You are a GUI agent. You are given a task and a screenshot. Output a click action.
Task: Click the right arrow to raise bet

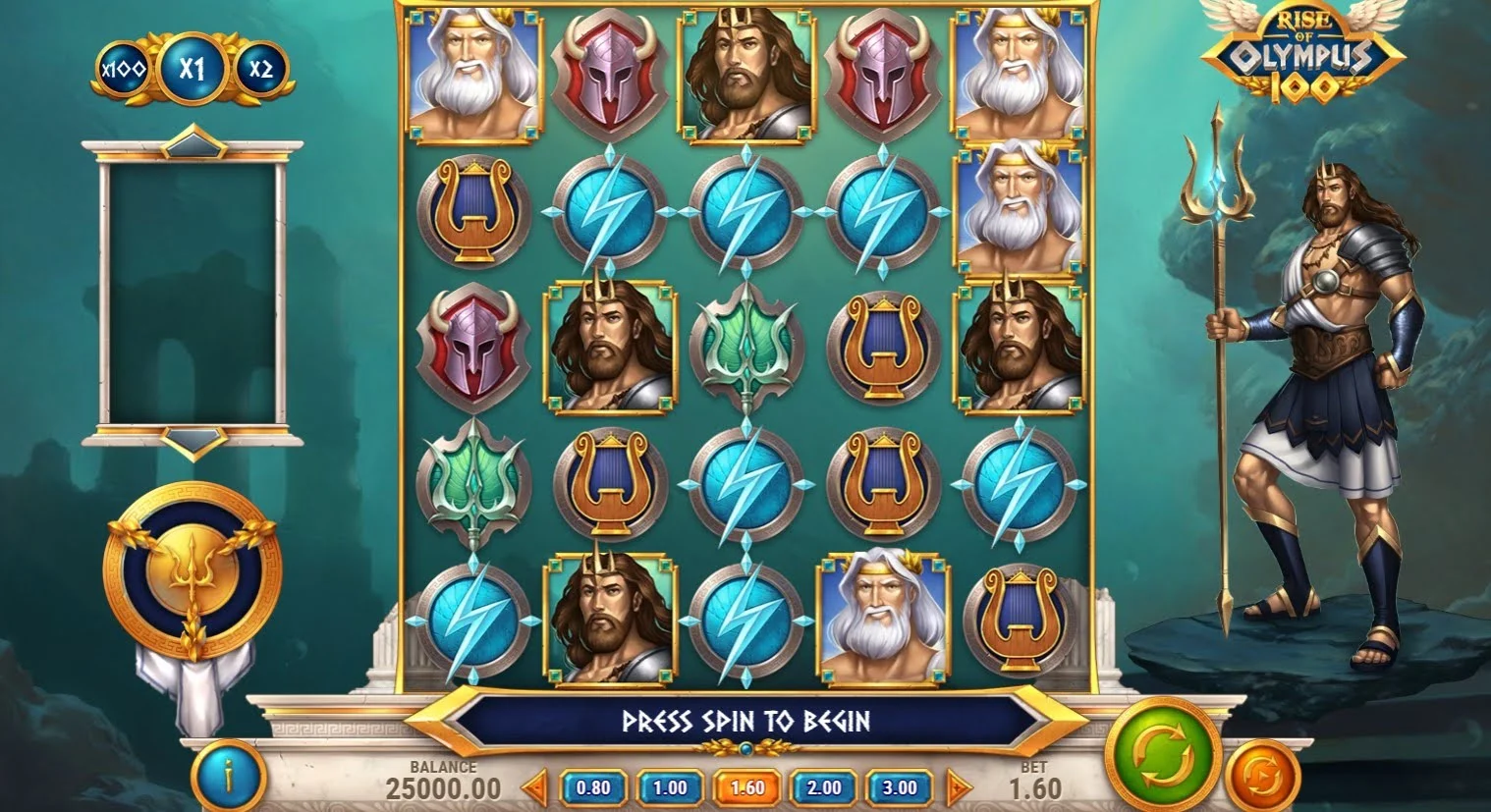click(959, 787)
